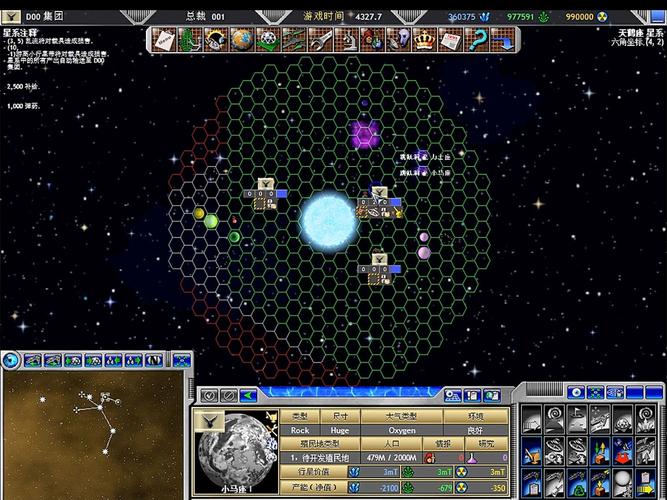Select the purple hex tile in the system map
Image resolution: width=667 pixels, height=500 pixels.
point(364,133)
